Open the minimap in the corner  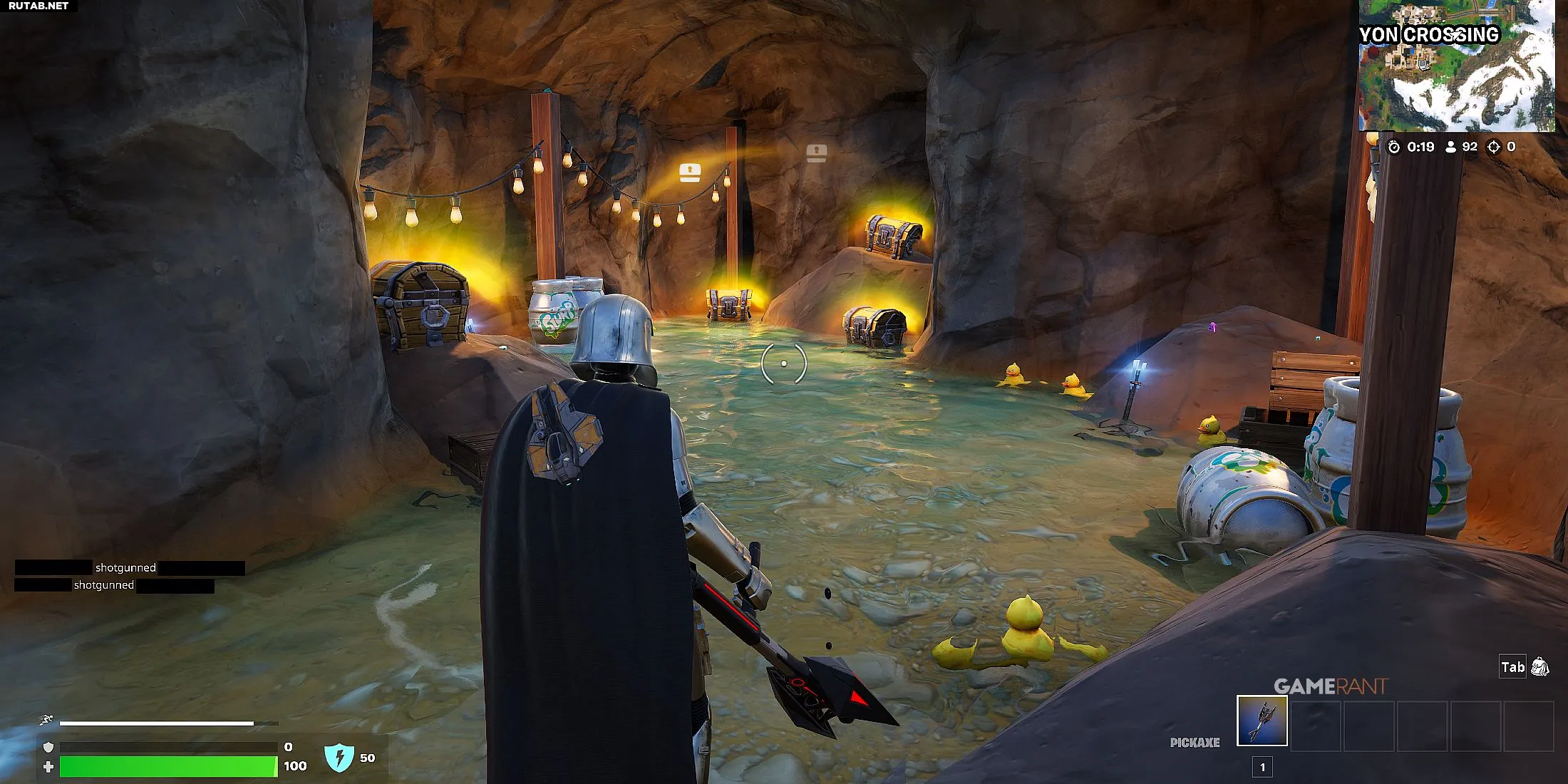point(1456,68)
